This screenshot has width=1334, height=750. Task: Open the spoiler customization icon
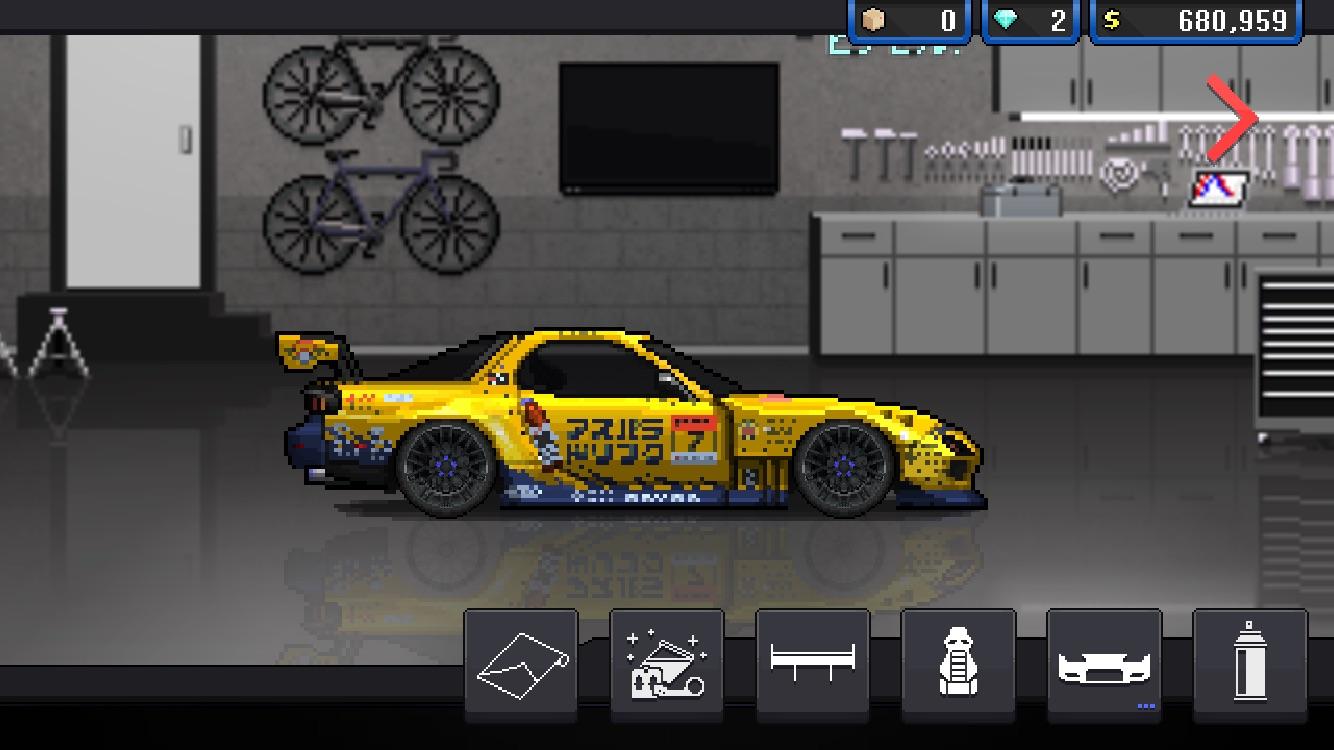[812, 663]
